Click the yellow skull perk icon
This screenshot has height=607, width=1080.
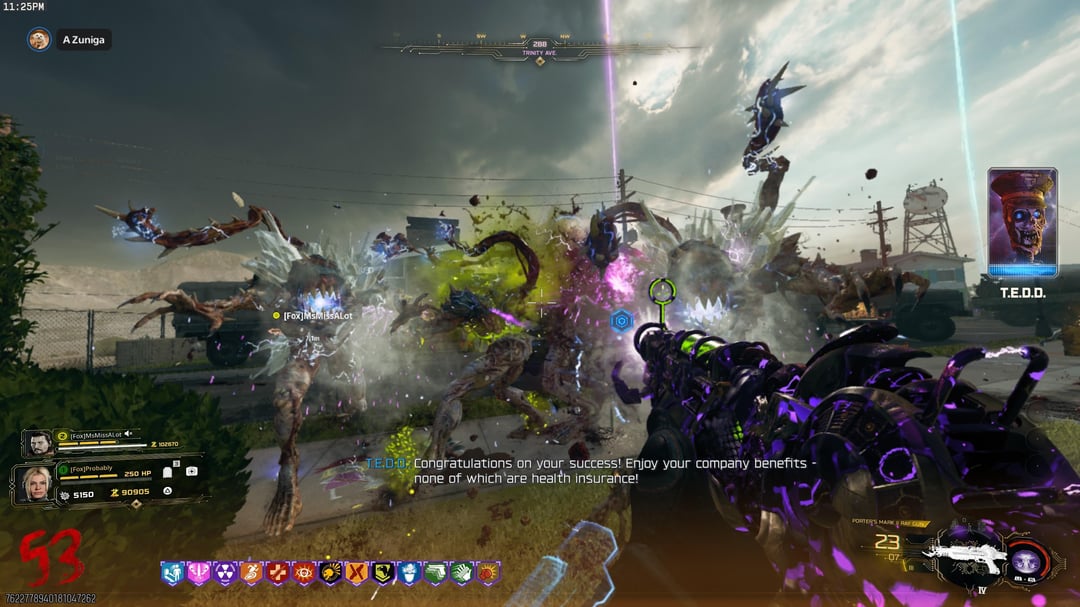tap(330, 573)
